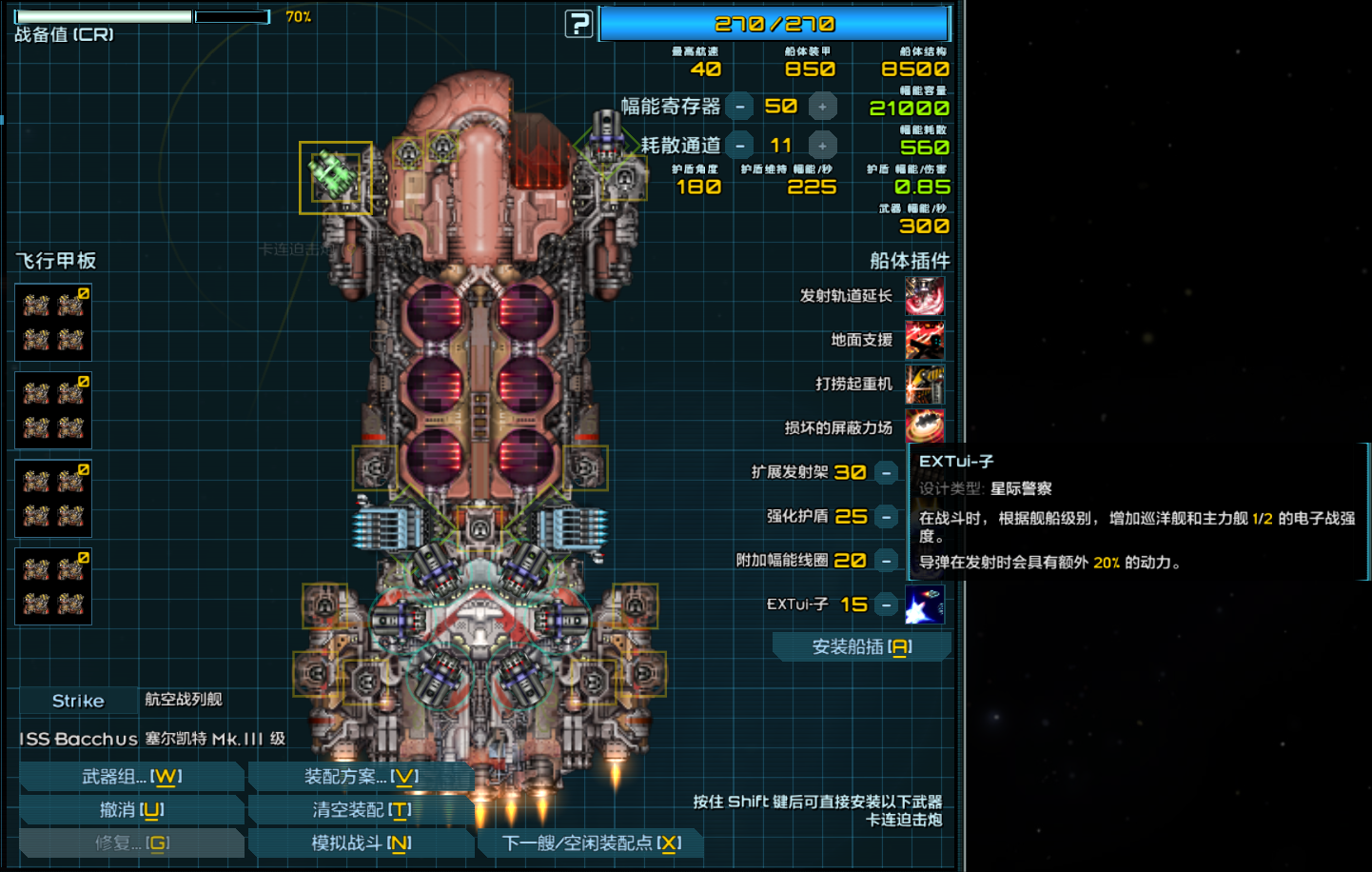Open the 装配方案 loadout variants menu

(361, 777)
